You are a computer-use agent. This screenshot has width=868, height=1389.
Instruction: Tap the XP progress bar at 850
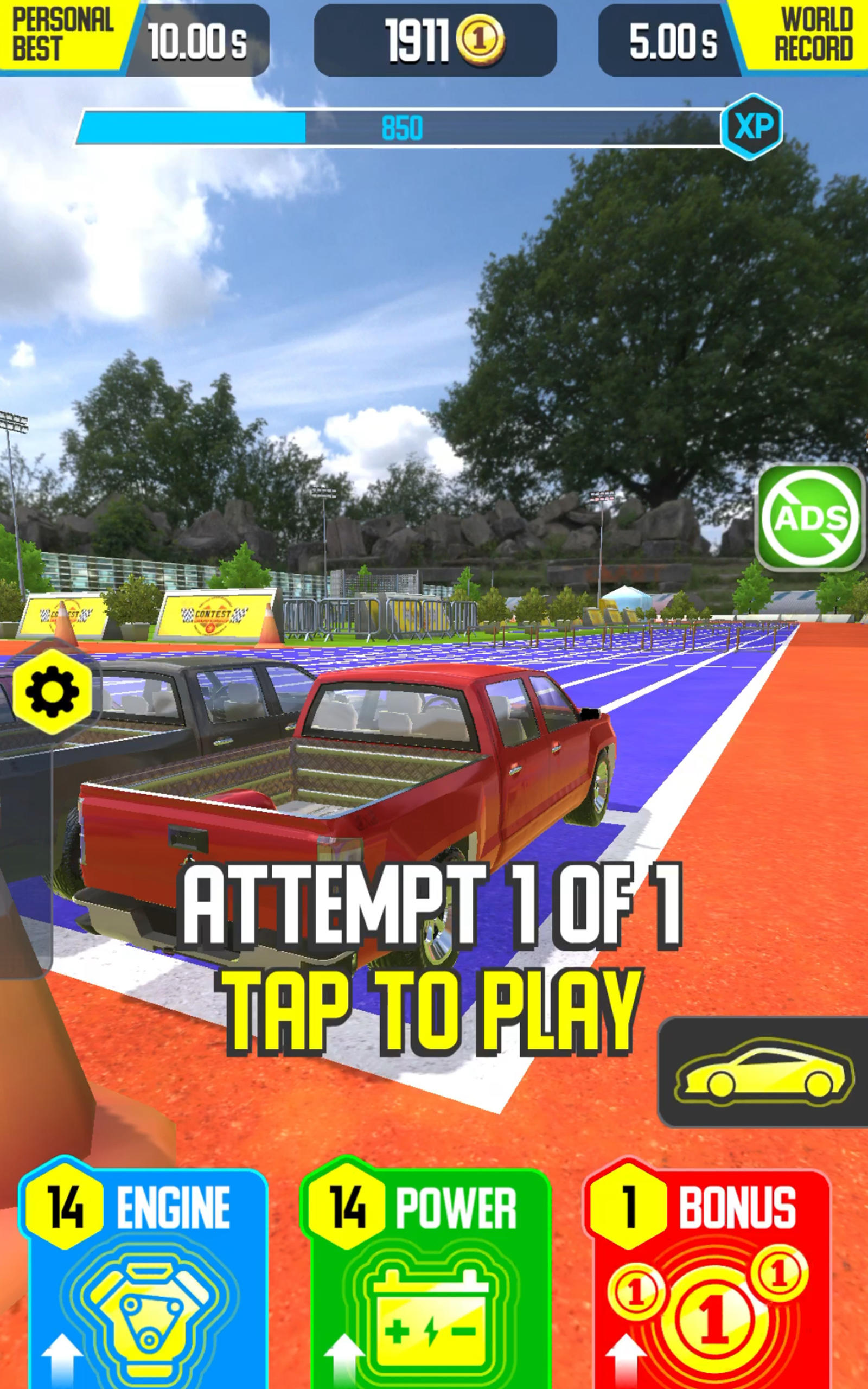(402, 129)
